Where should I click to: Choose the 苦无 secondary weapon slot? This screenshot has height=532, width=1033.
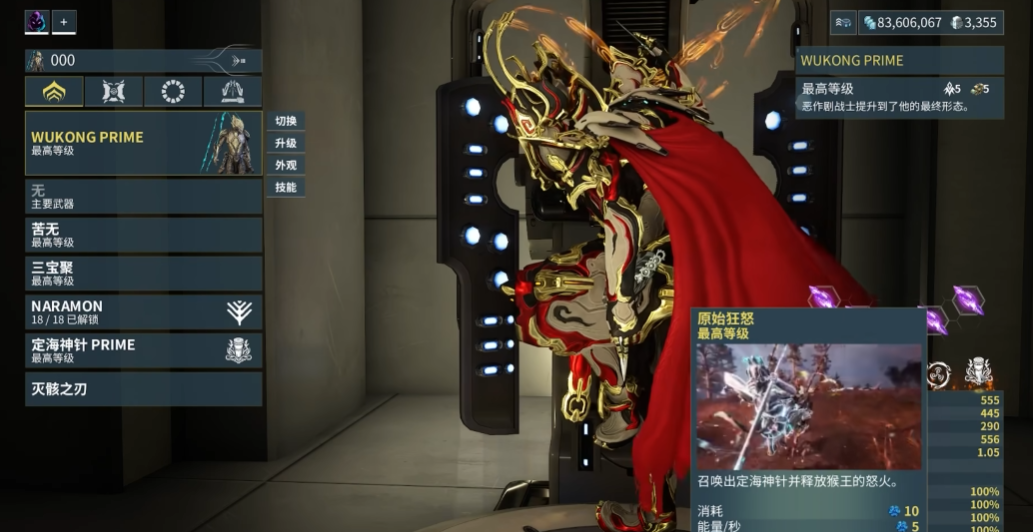[143, 235]
